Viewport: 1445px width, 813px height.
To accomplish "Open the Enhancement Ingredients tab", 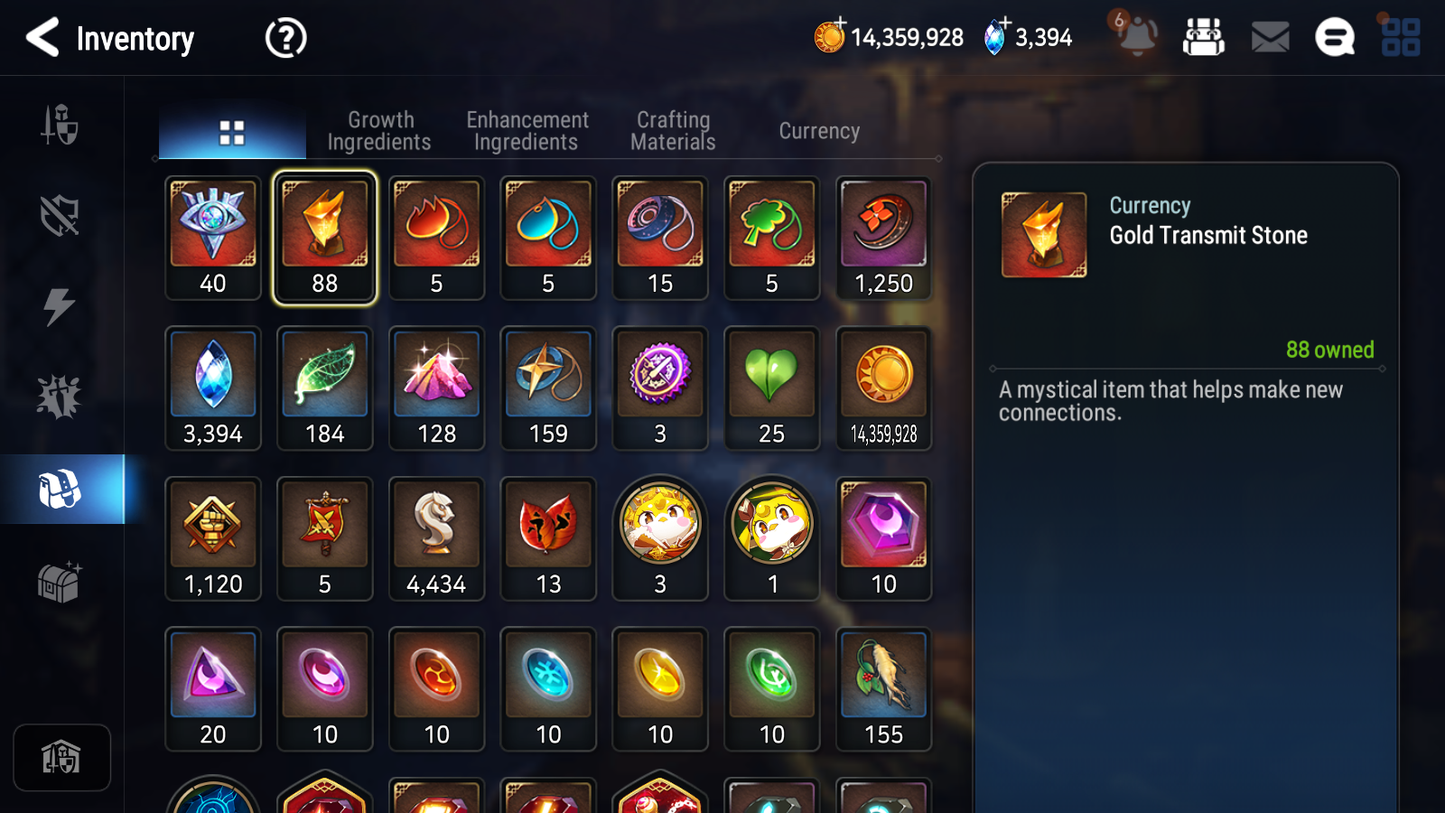I will pos(527,131).
